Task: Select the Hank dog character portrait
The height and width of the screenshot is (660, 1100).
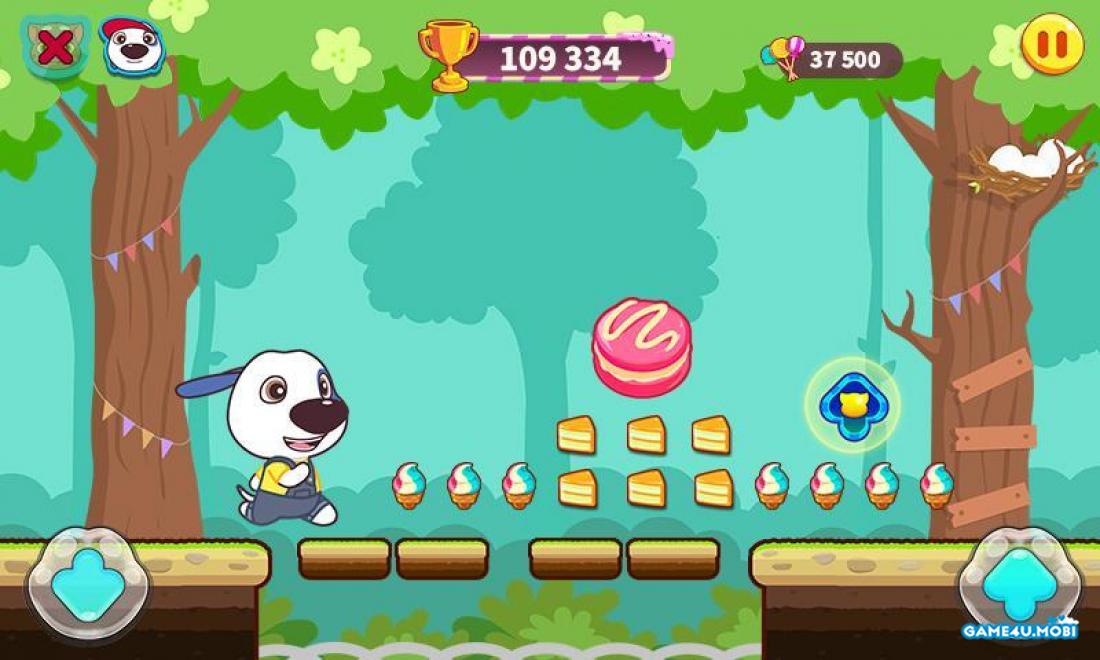Action: click(x=132, y=45)
